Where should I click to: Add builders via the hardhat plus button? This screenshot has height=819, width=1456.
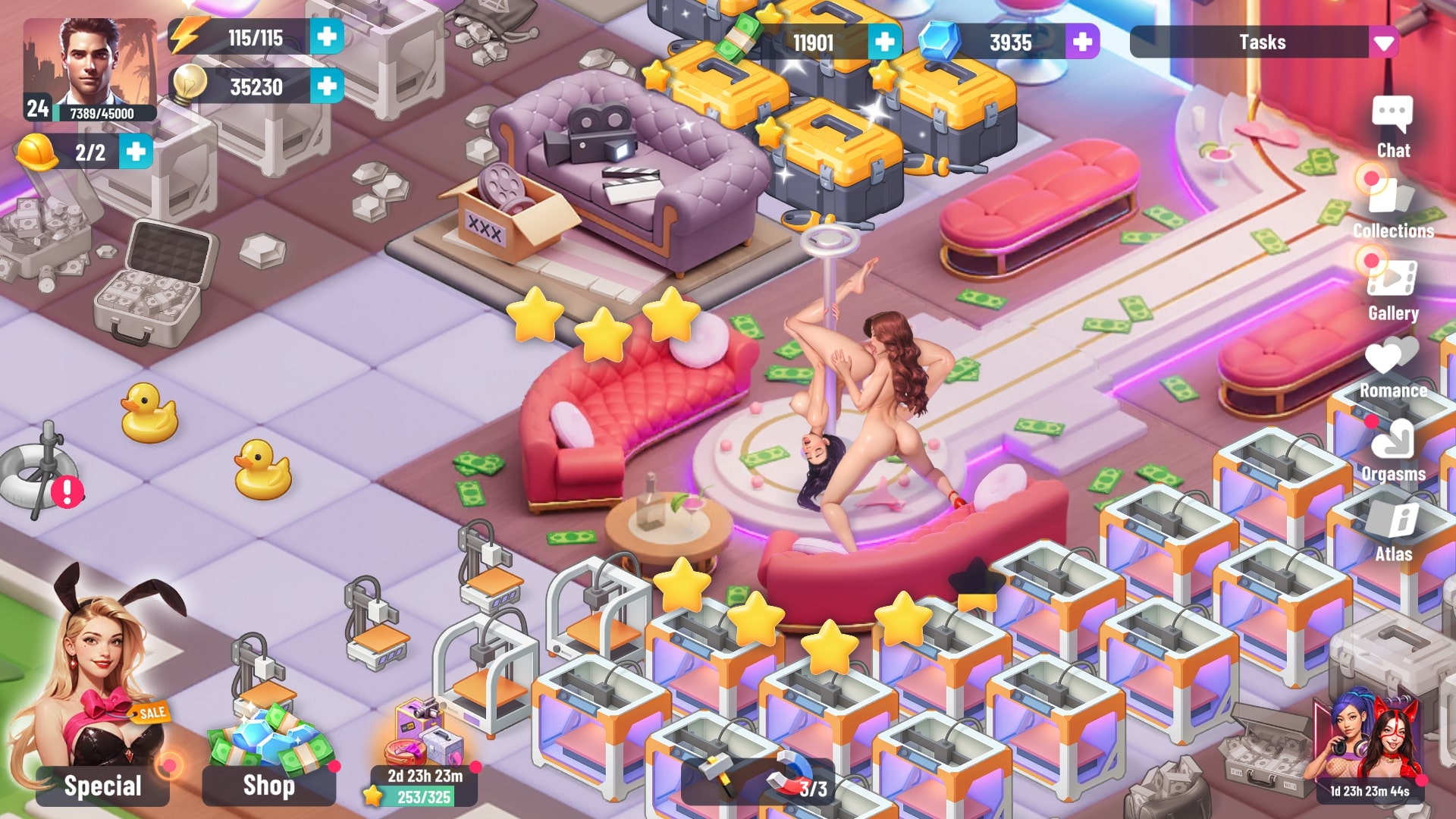[136, 152]
